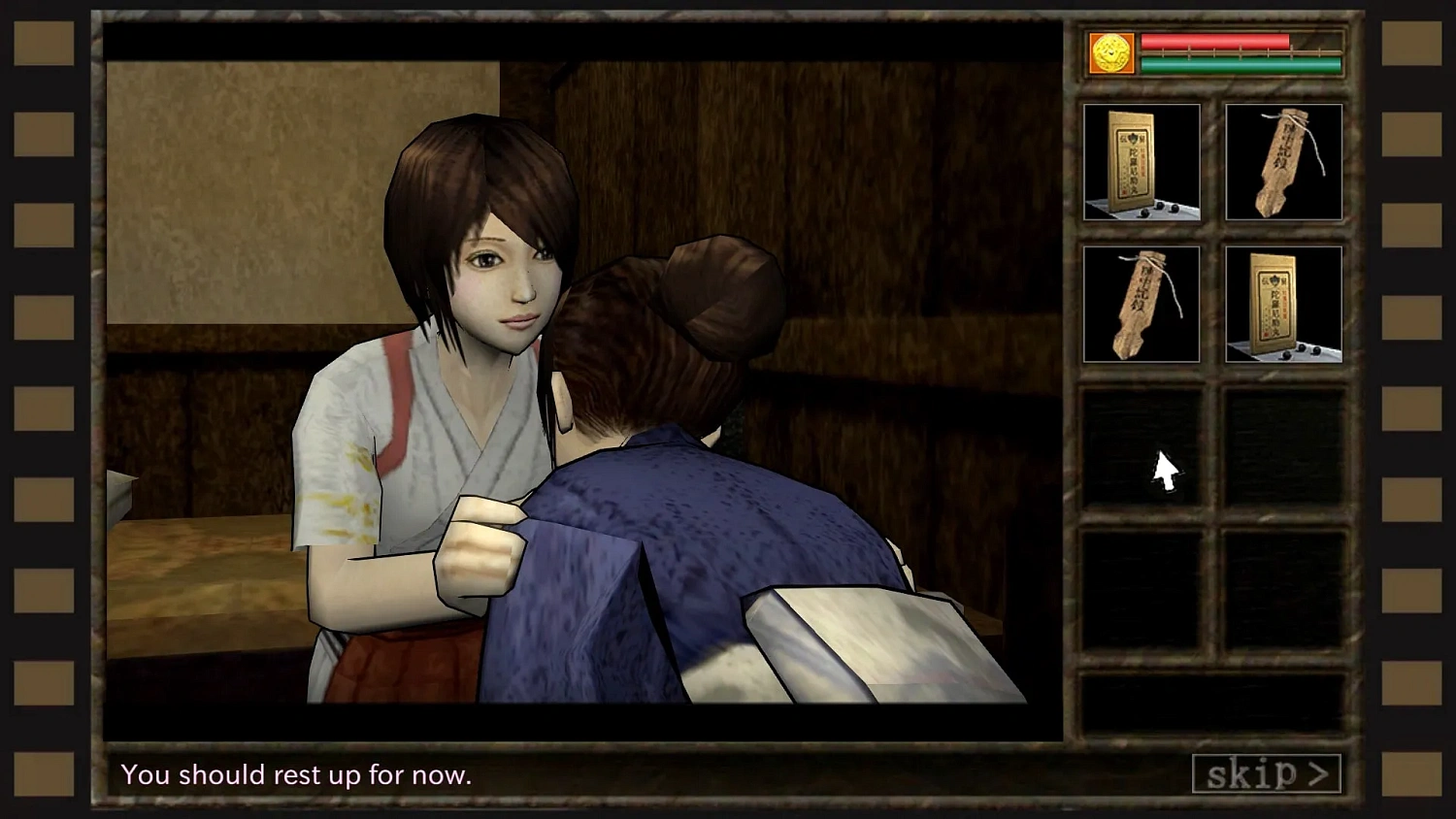The height and width of the screenshot is (819, 1456).
Task: Click the green spirit gauge
Action: pos(1213,66)
